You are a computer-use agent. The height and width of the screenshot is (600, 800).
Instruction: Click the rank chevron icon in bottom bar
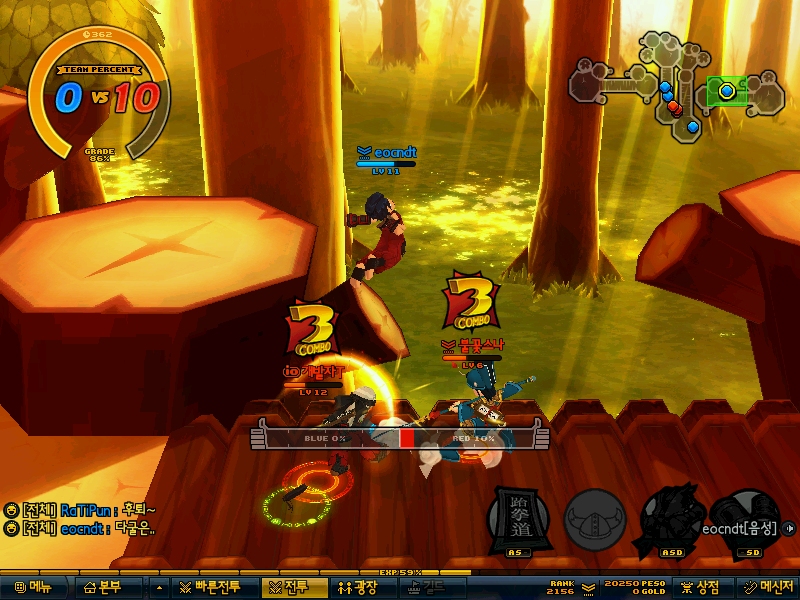588,587
